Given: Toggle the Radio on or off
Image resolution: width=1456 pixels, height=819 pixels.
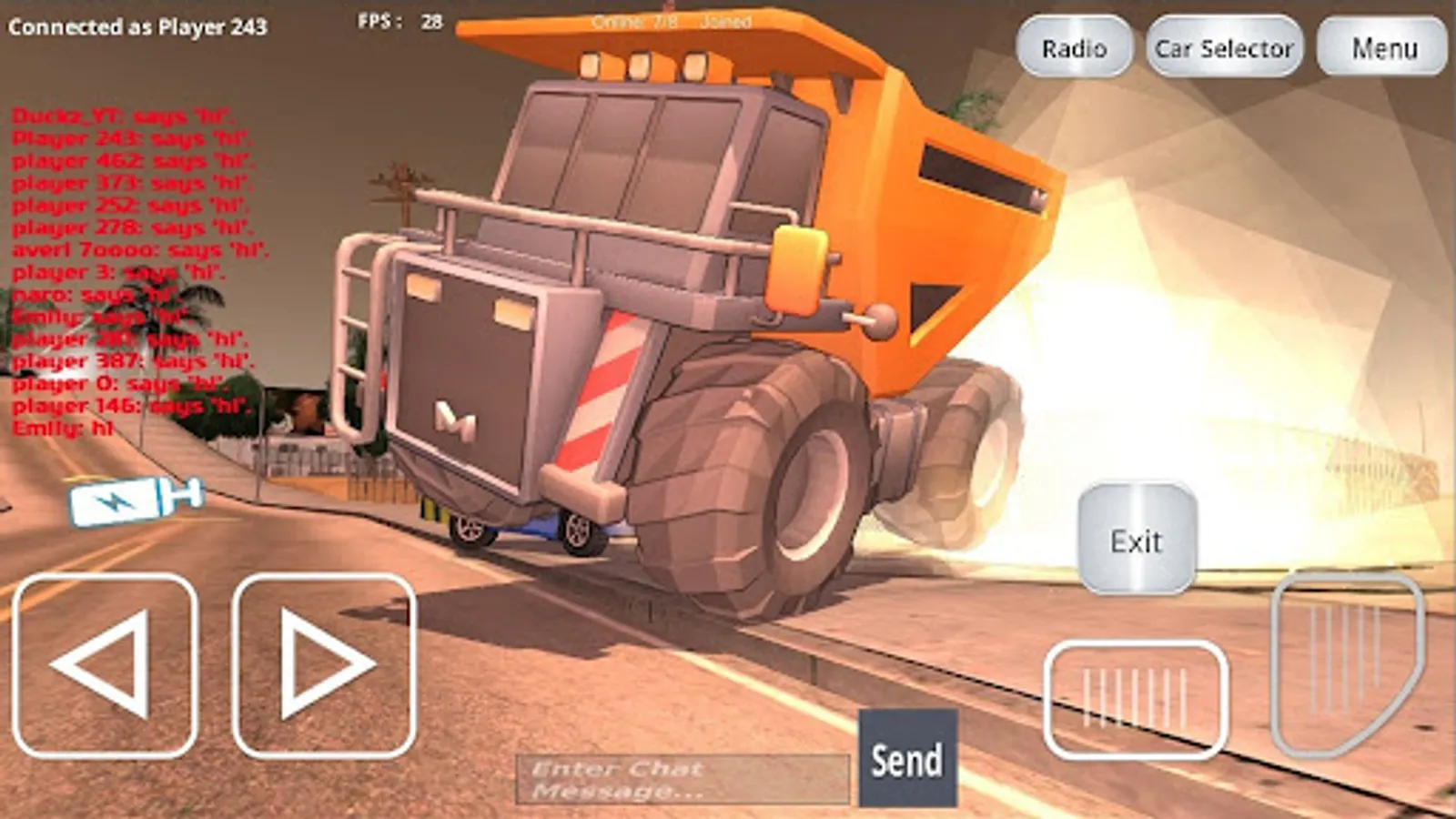Looking at the screenshot, I should pos(1074,45).
